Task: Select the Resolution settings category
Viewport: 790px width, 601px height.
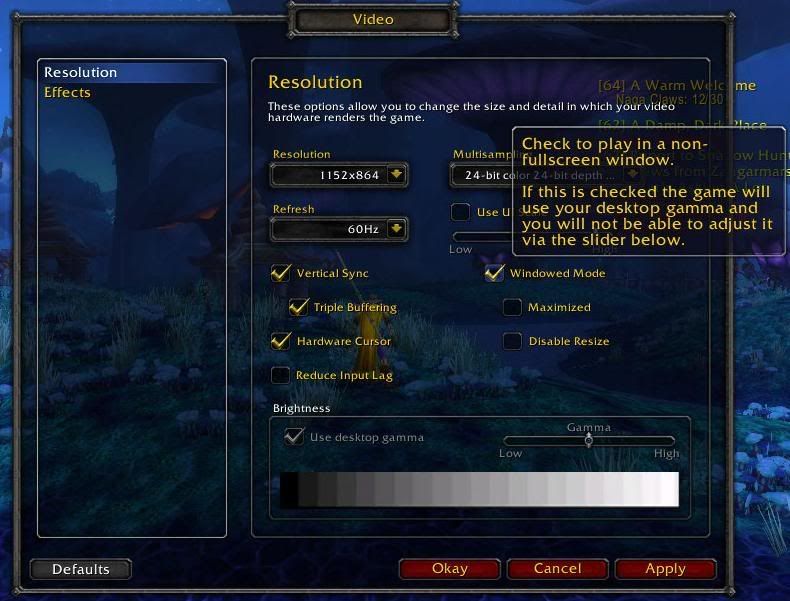Action: pos(82,73)
